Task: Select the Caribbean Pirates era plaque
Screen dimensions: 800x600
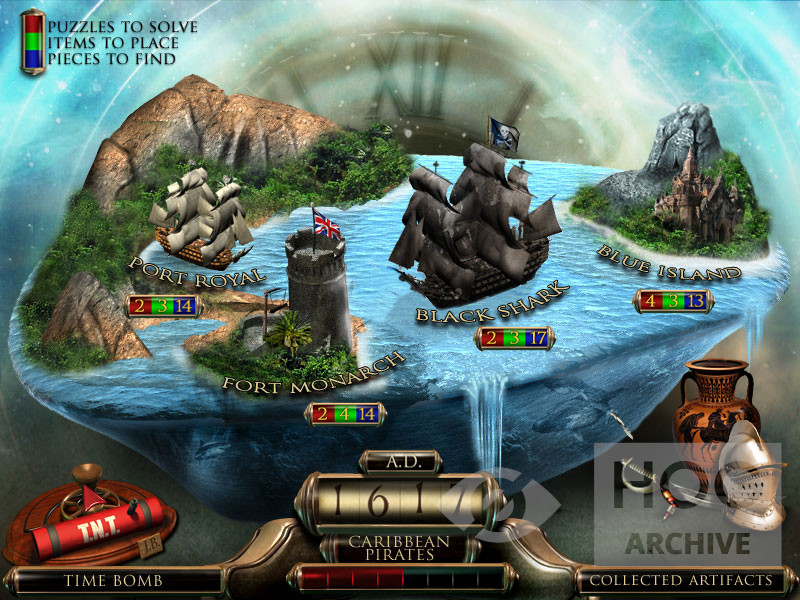Action: tap(399, 548)
